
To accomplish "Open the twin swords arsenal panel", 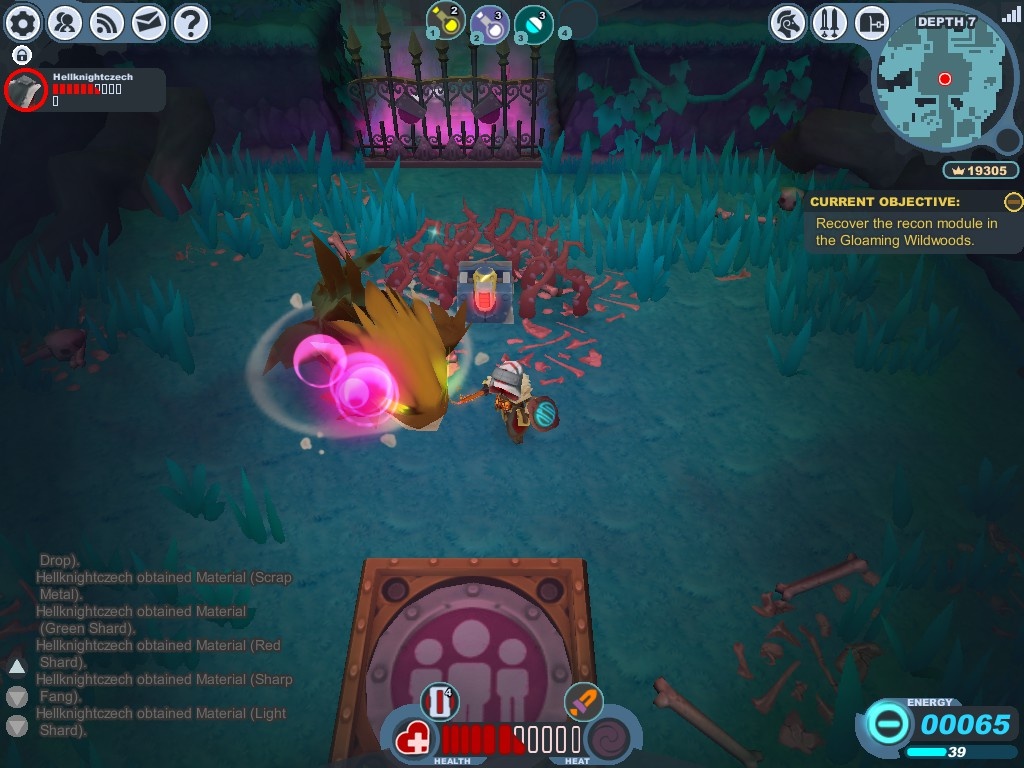I will pos(829,22).
